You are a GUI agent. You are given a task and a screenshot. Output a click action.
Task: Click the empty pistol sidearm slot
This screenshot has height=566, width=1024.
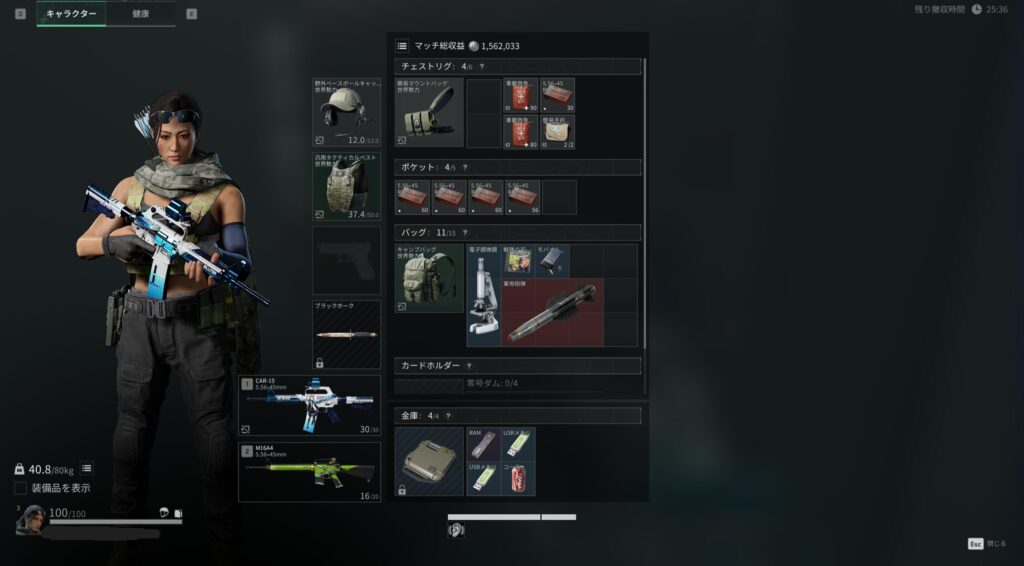click(x=346, y=260)
